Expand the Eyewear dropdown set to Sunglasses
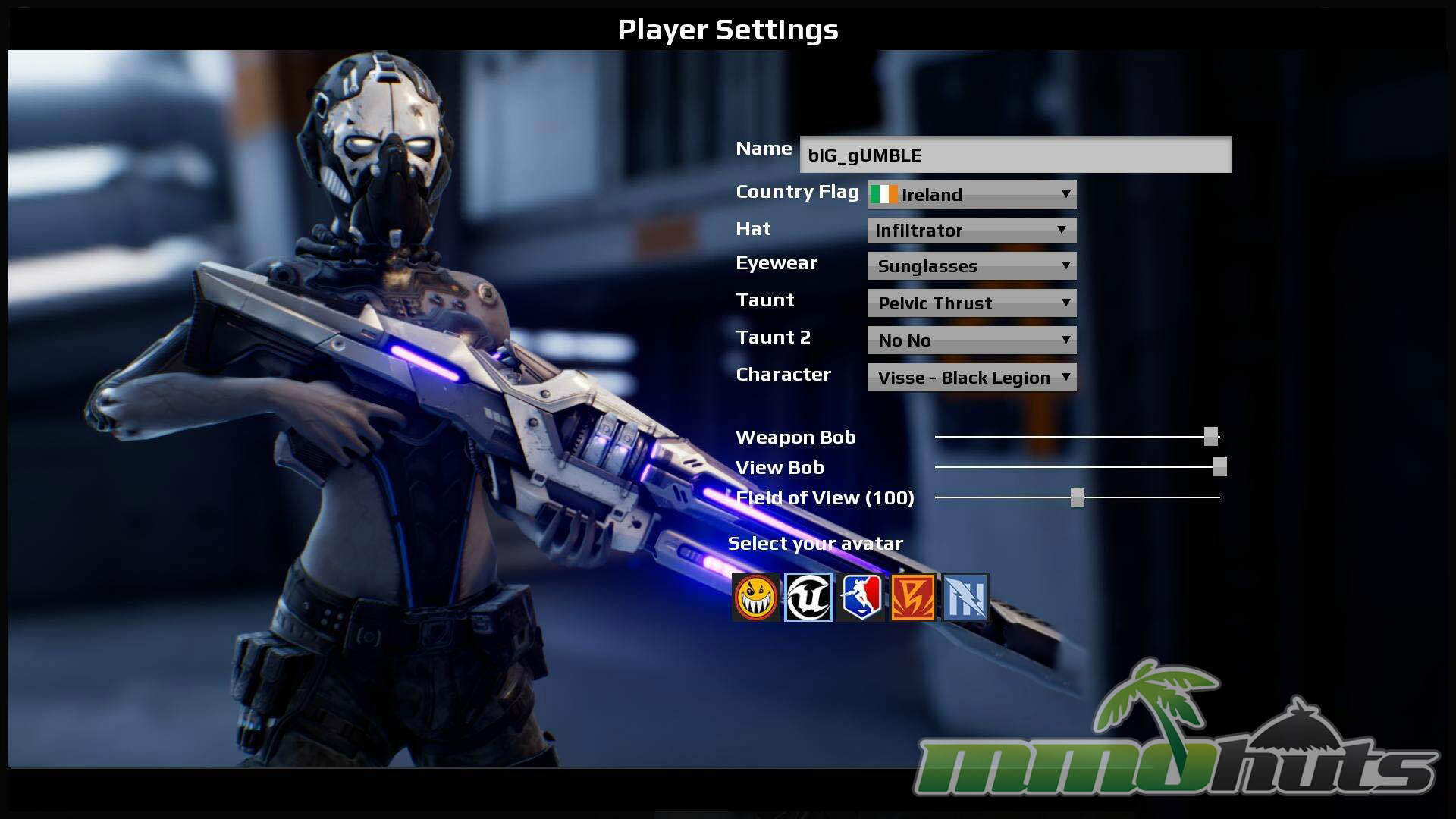1456x819 pixels. [x=971, y=266]
